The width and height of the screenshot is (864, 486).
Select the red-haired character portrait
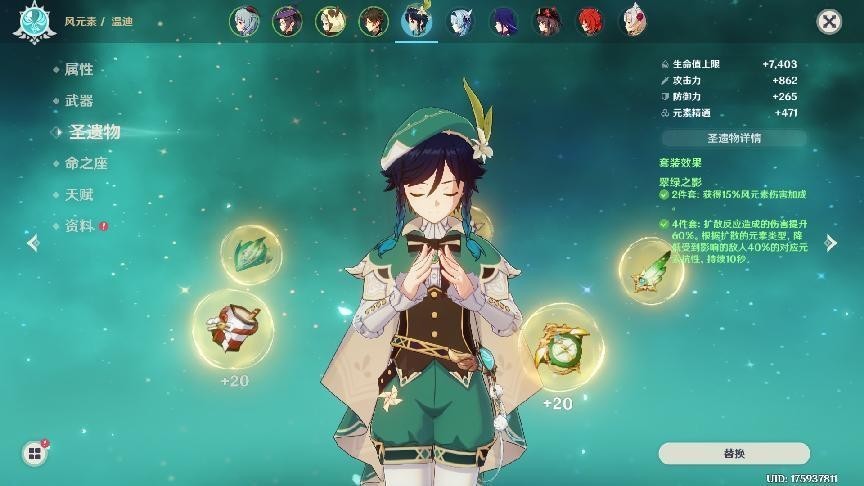click(x=589, y=21)
